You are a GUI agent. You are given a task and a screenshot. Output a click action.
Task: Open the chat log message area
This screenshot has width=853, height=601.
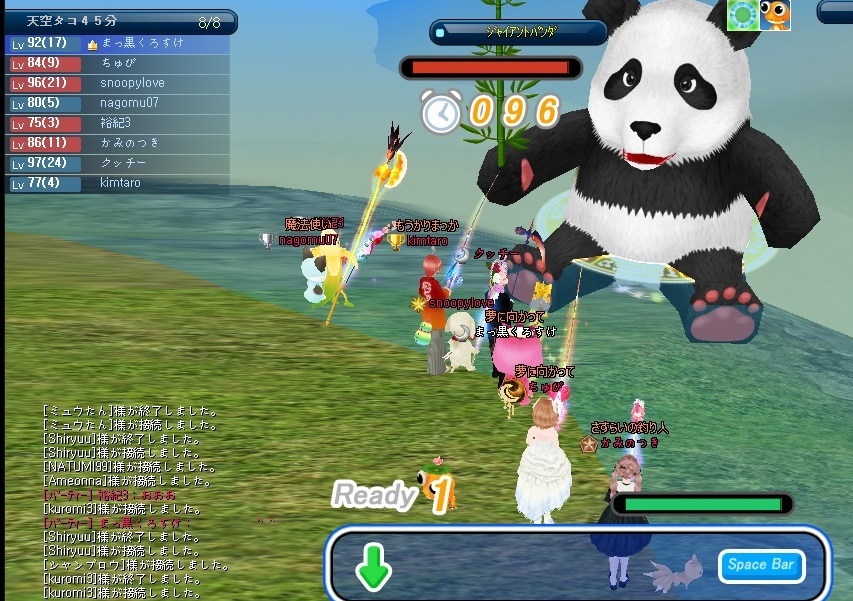coord(150,500)
